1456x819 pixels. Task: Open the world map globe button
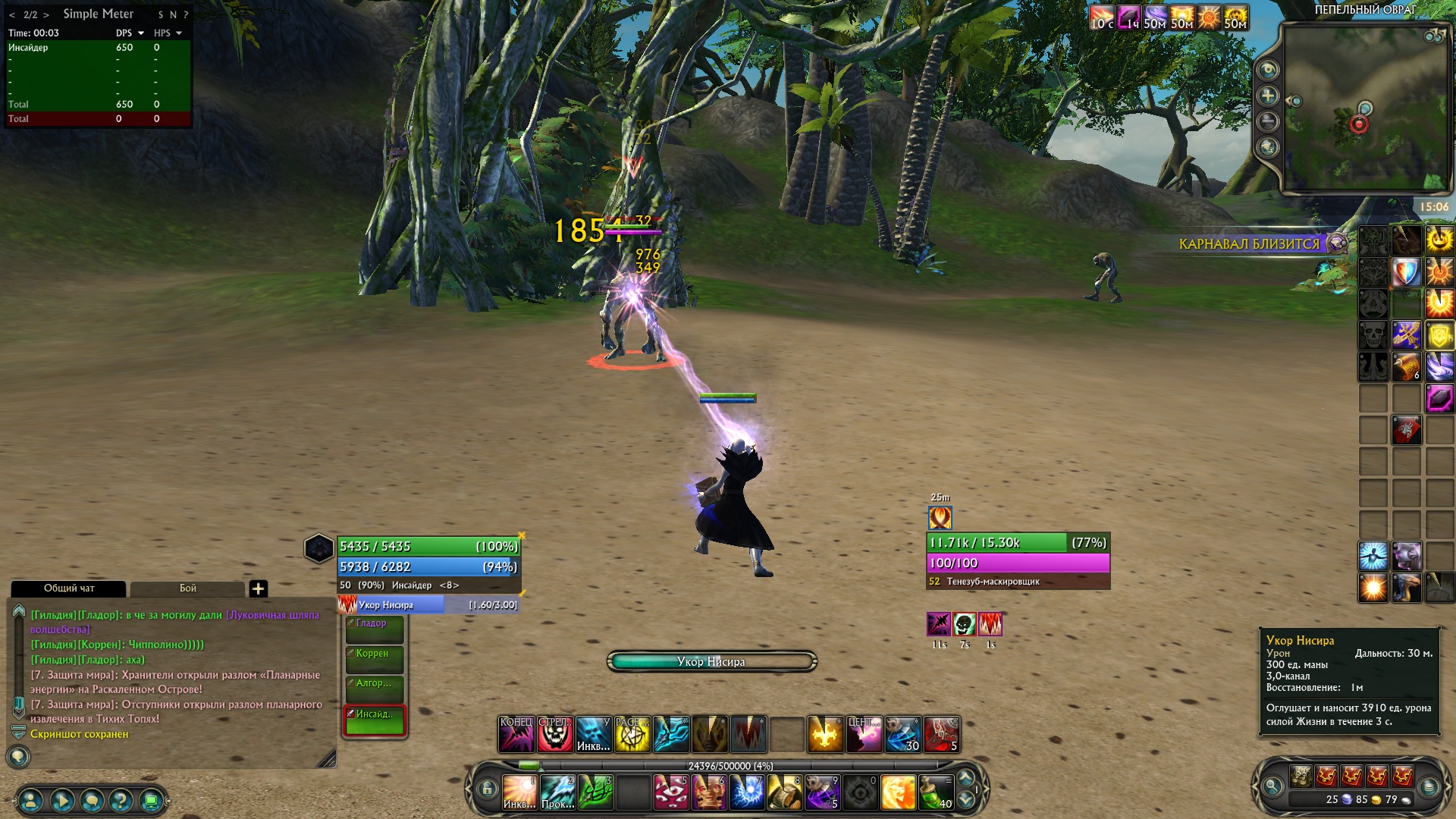[1268, 147]
